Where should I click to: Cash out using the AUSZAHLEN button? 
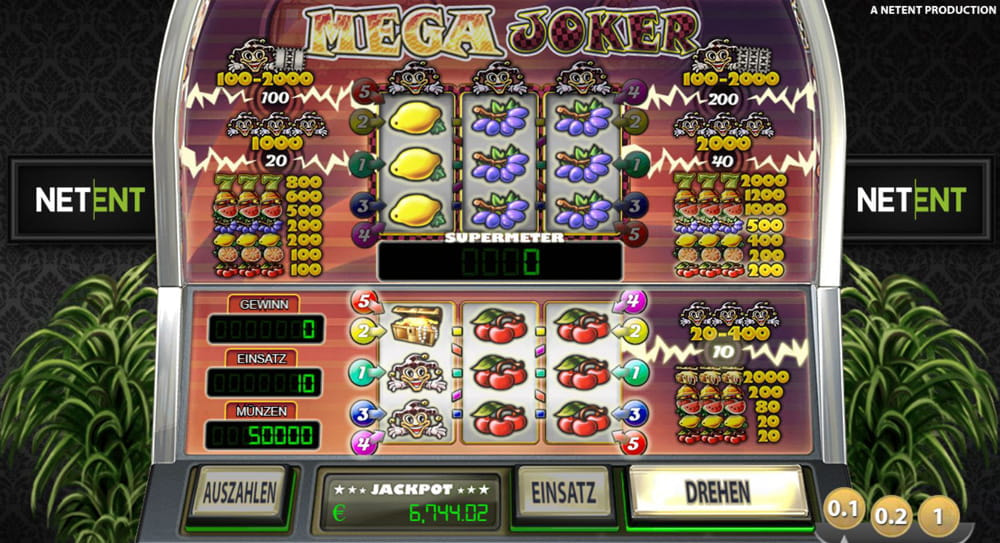pos(239,492)
